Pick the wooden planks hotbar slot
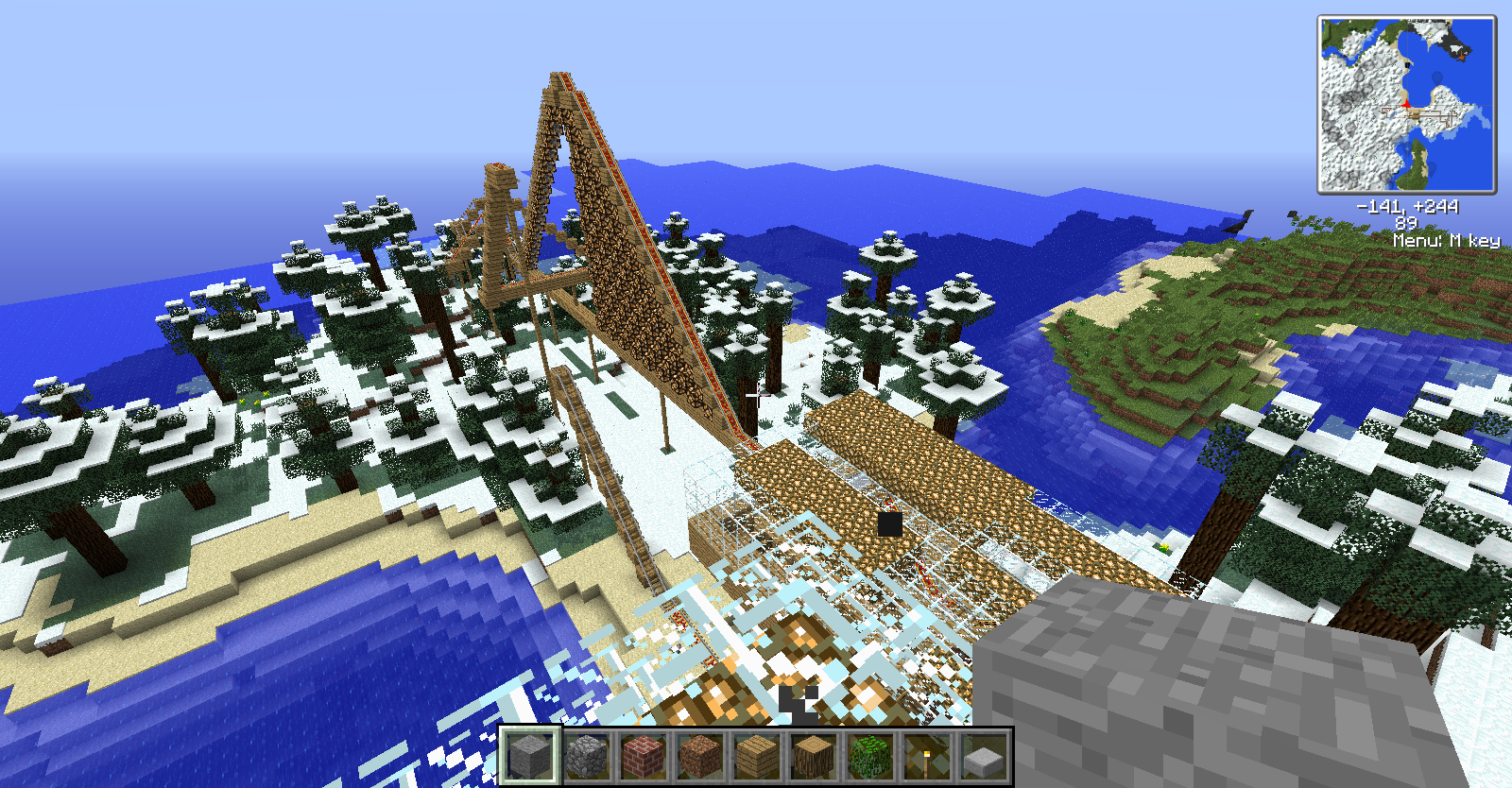The width and height of the screenshot is (1512, 788). pyautogui.click(x=756, y=756)
